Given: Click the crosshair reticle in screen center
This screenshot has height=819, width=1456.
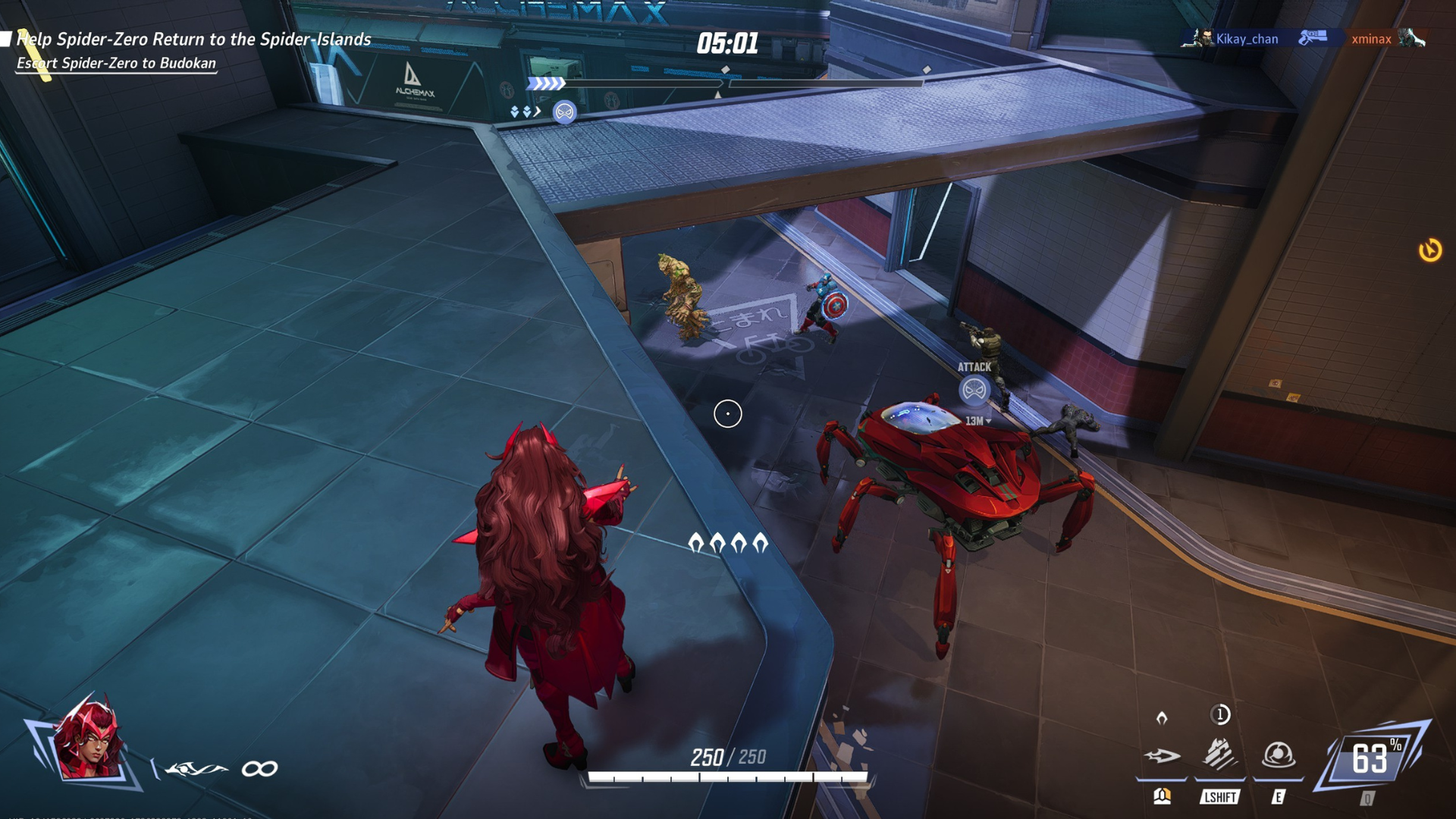Looking at the screenshot, I should 730,412.
